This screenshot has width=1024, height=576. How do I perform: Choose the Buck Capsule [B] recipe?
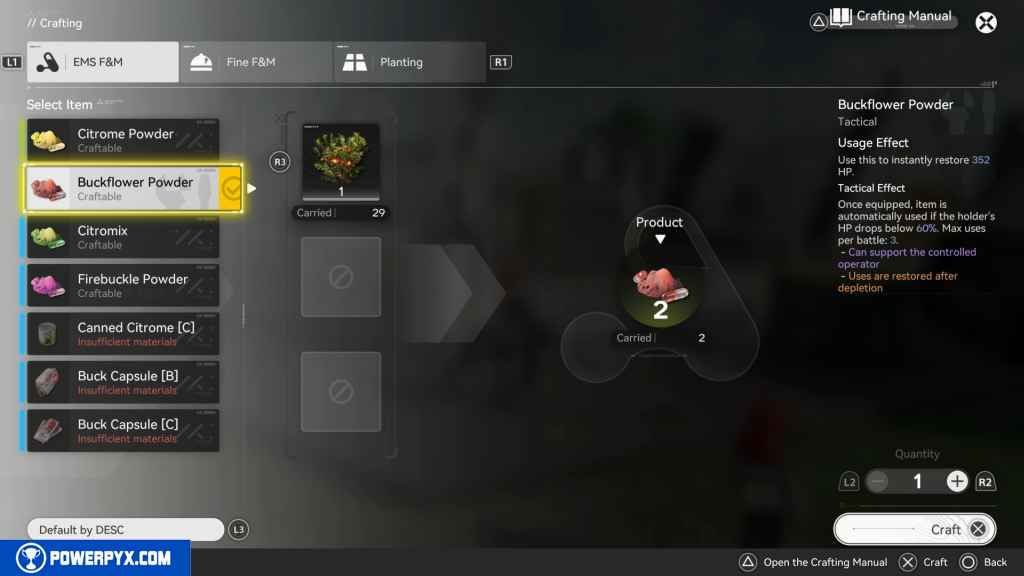123,382
